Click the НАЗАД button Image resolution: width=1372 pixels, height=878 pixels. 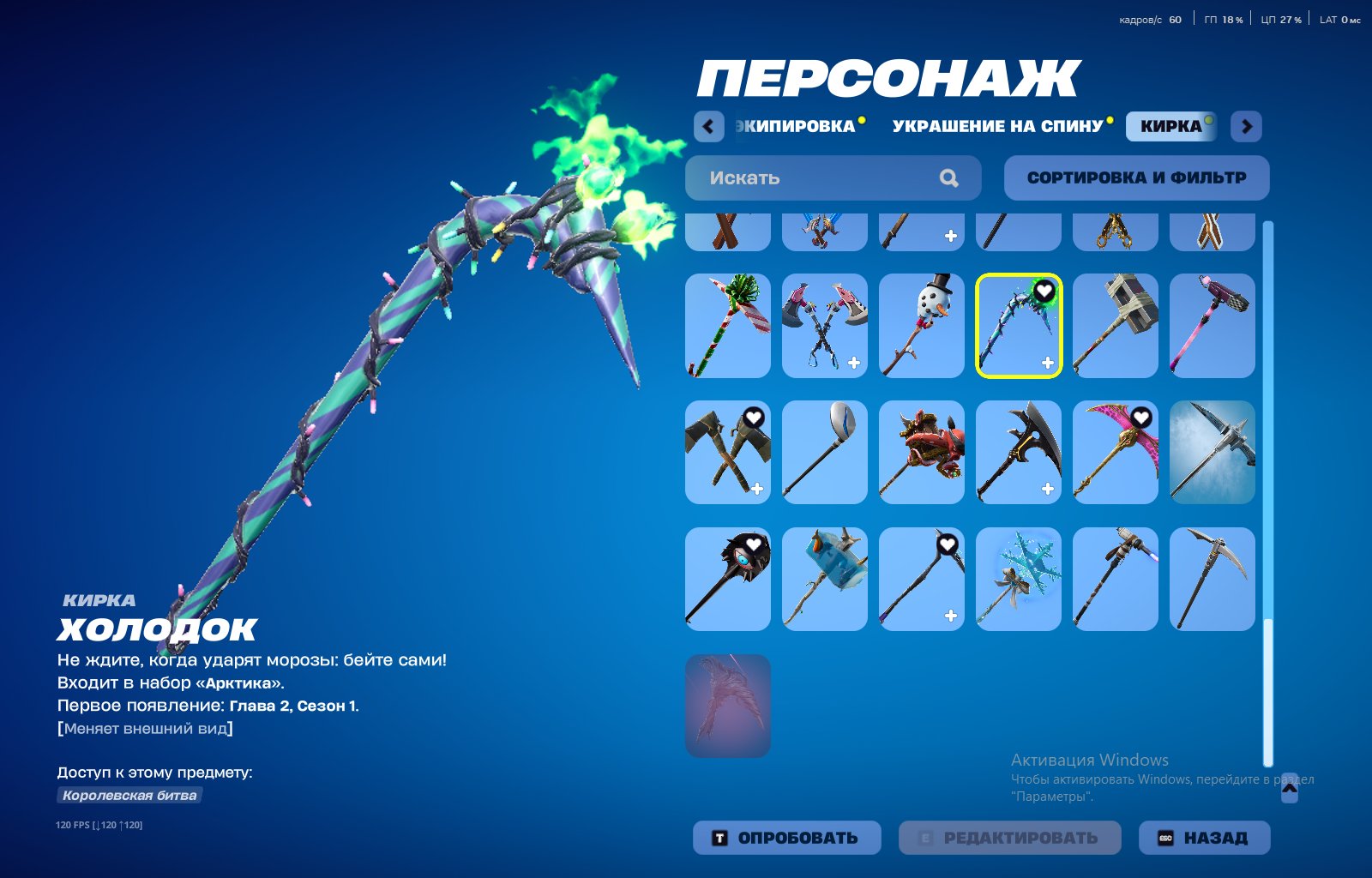click(x=1204, y=837)
